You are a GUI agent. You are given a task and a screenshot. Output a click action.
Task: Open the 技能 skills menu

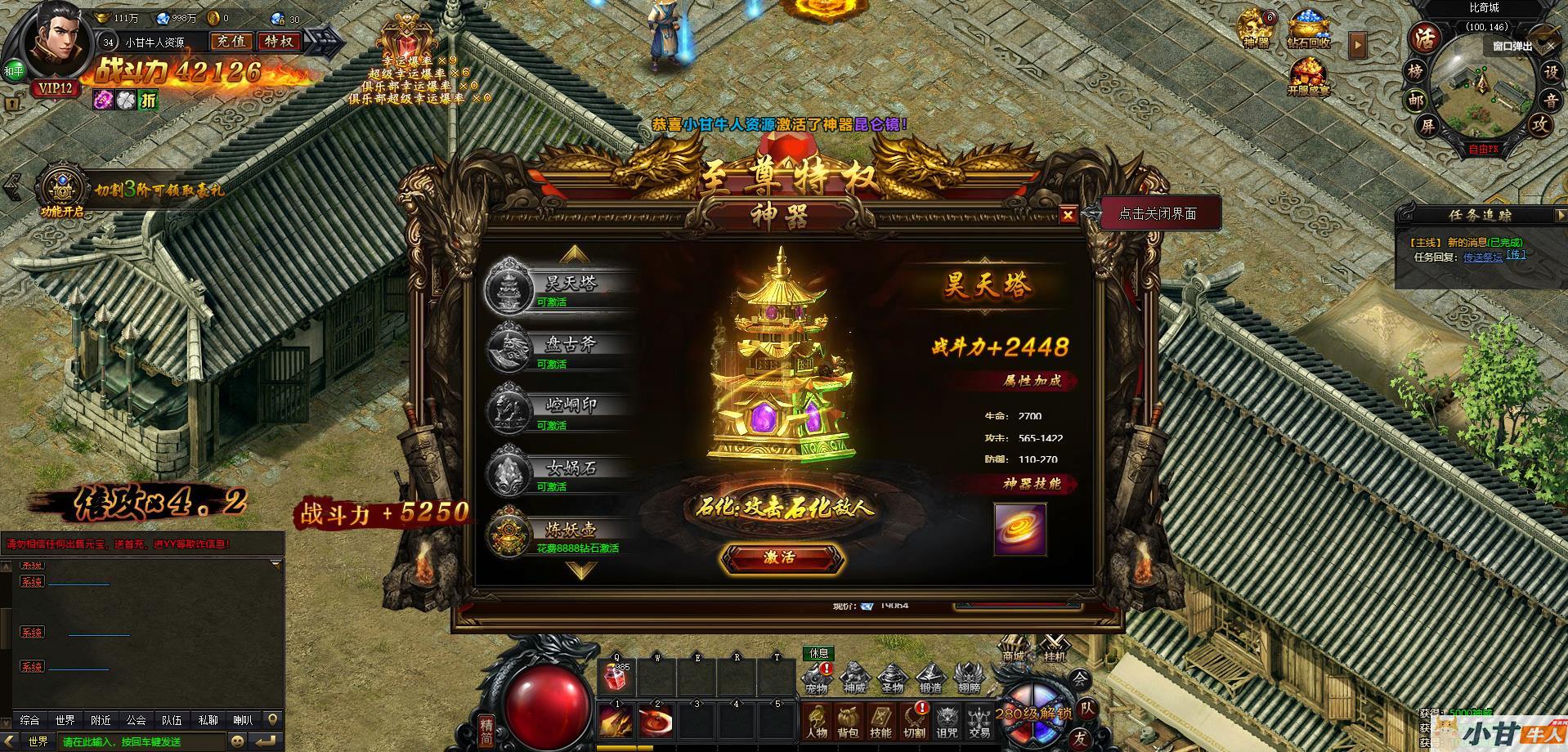pyautogui.click(x=880, y=722)
